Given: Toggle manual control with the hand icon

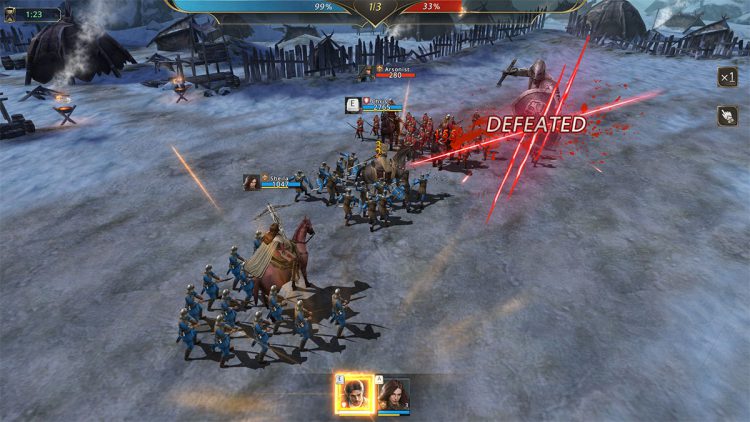Looking at the screenshot, I should pos(727,116).
